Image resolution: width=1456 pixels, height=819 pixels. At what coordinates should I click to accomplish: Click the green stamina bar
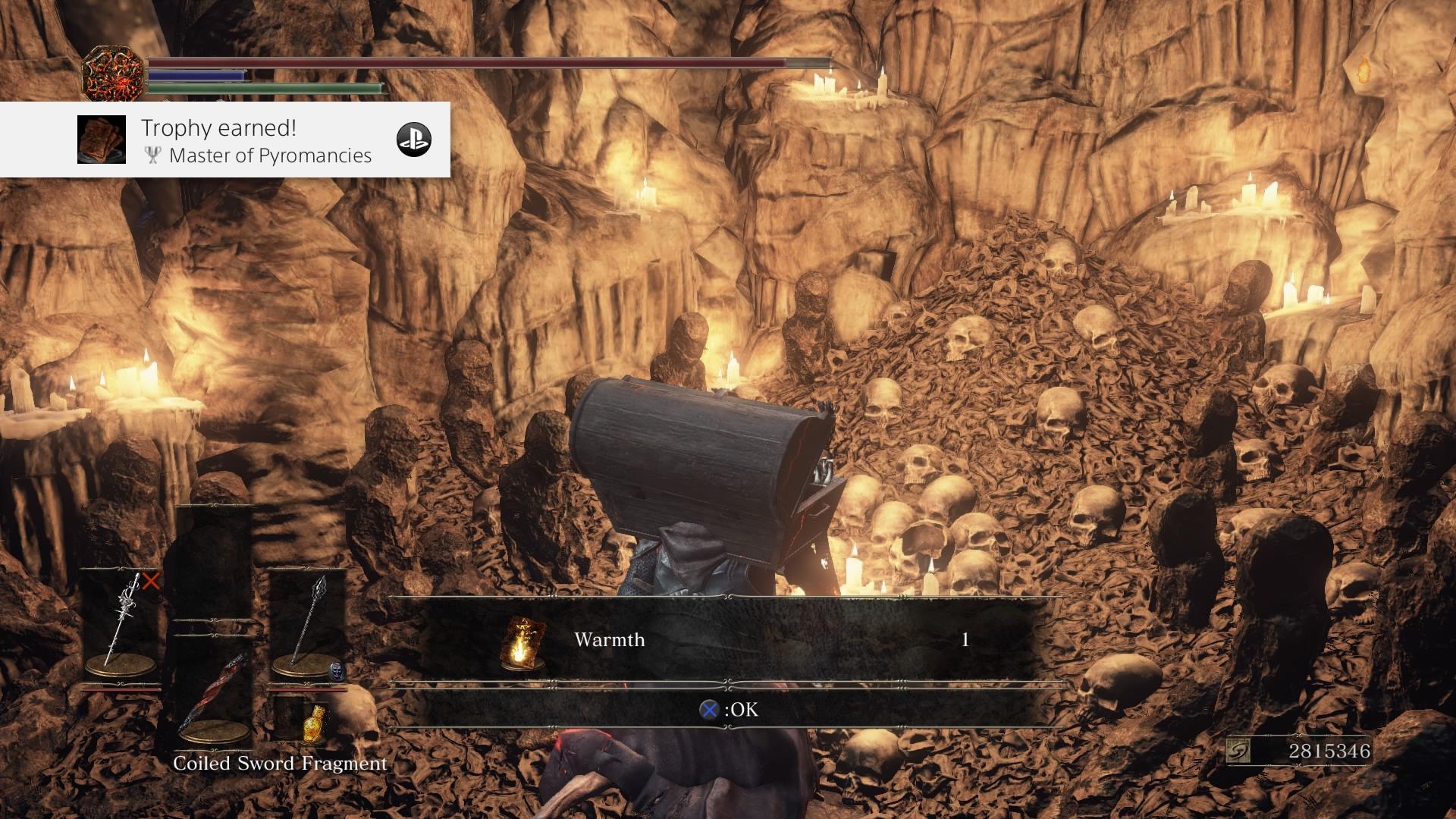click(265, 86)
